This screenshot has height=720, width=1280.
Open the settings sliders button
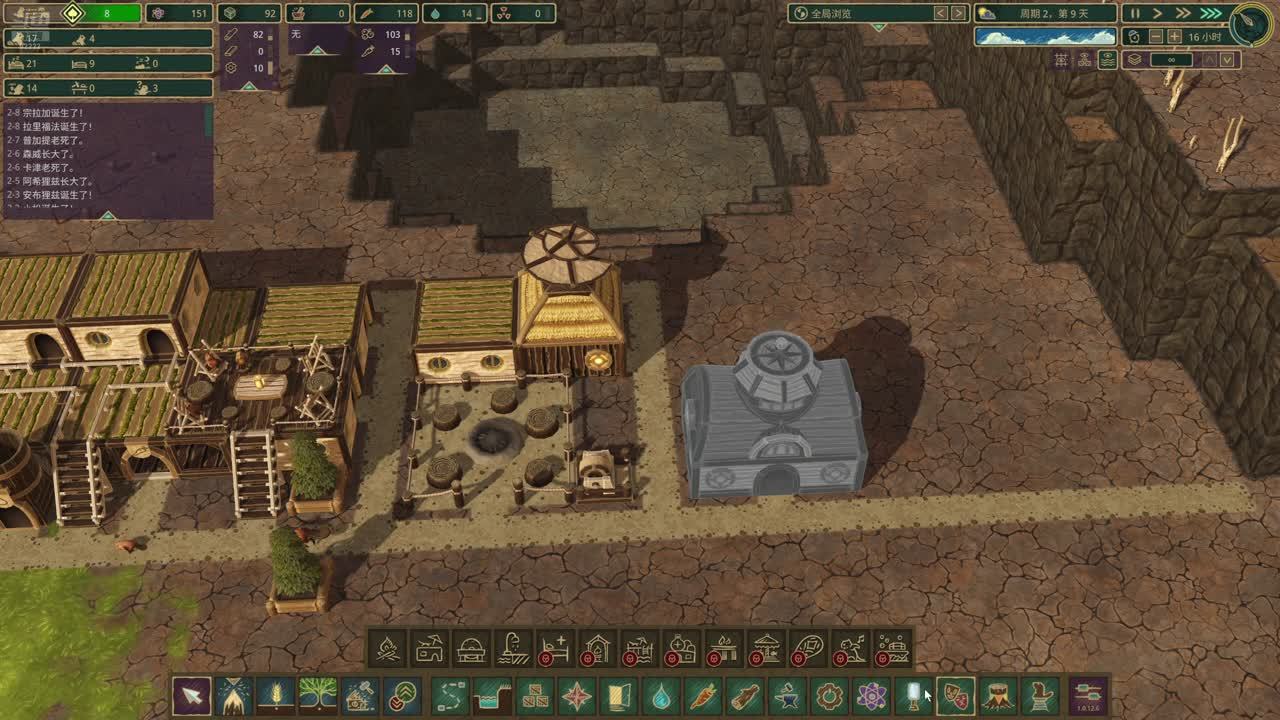[1088, 692]
